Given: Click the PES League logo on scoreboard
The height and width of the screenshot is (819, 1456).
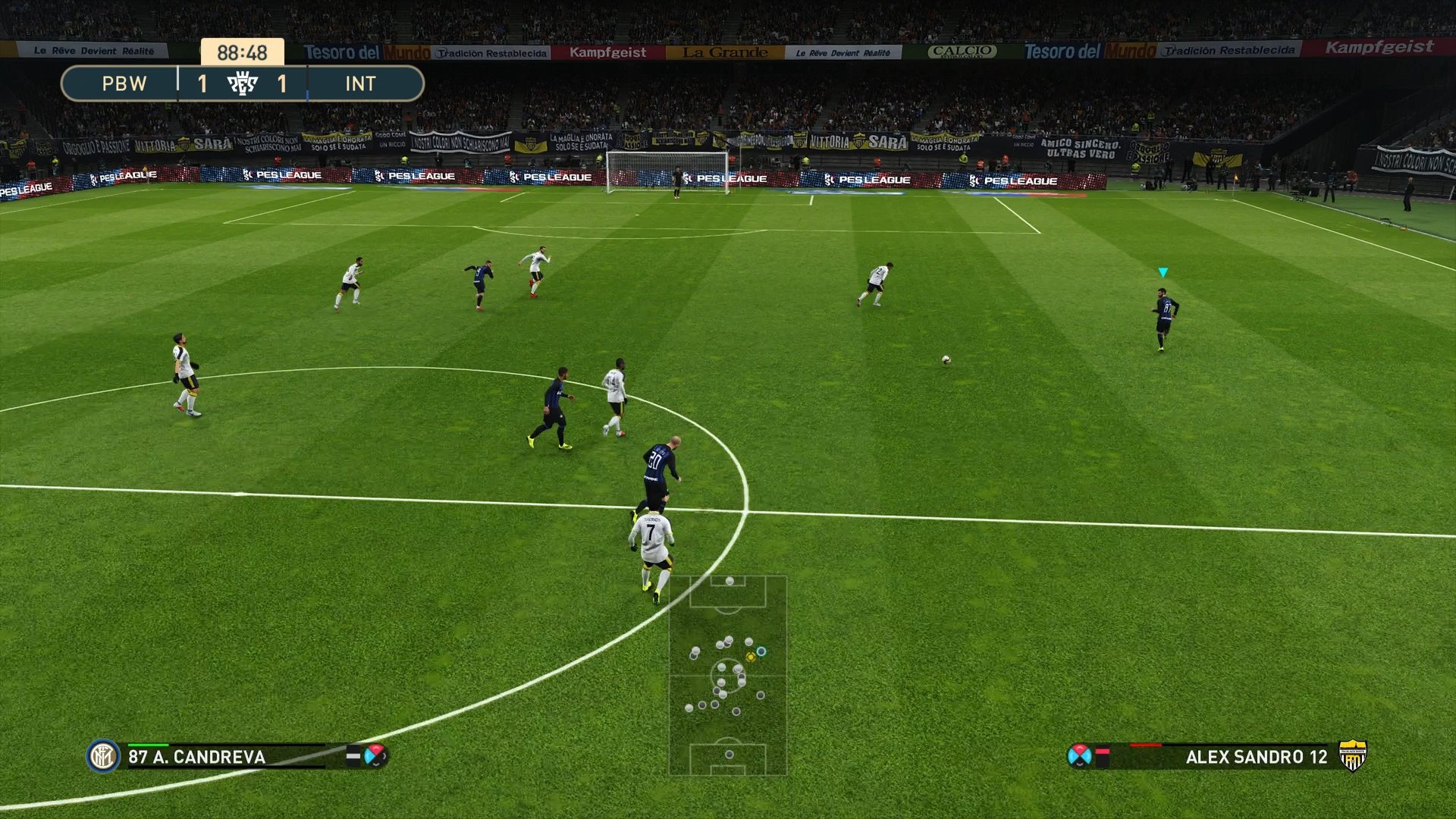Looking at the screenshot, I should [244, 84].
